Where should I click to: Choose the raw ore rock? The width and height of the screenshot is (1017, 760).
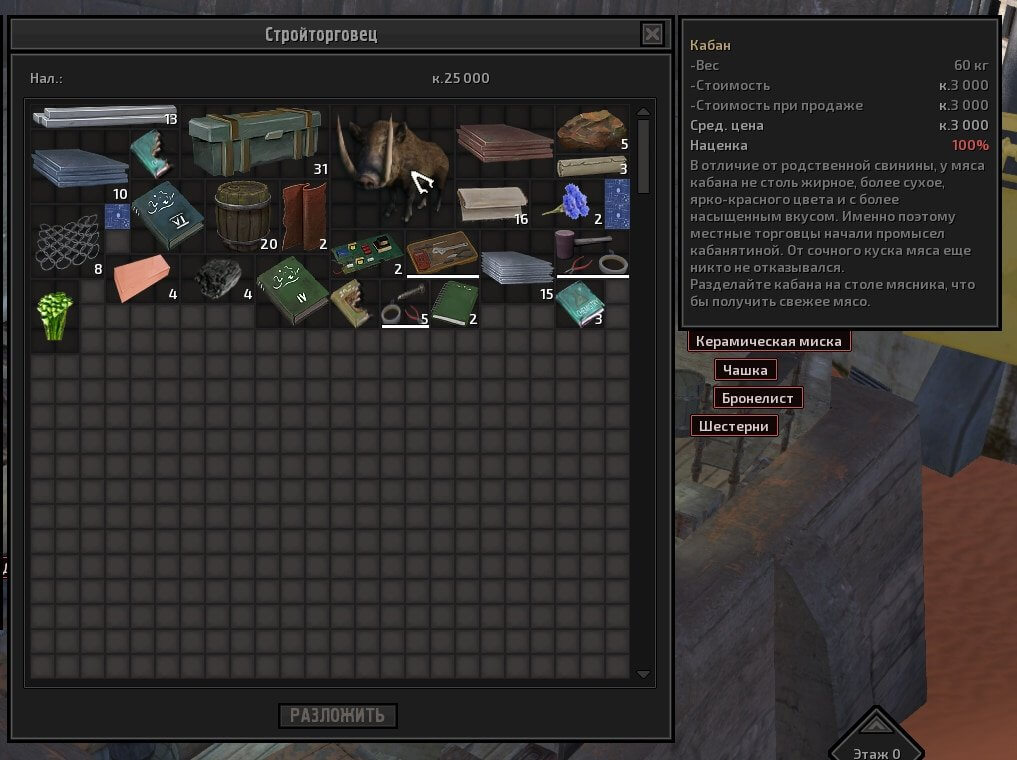tap(592, 127)
